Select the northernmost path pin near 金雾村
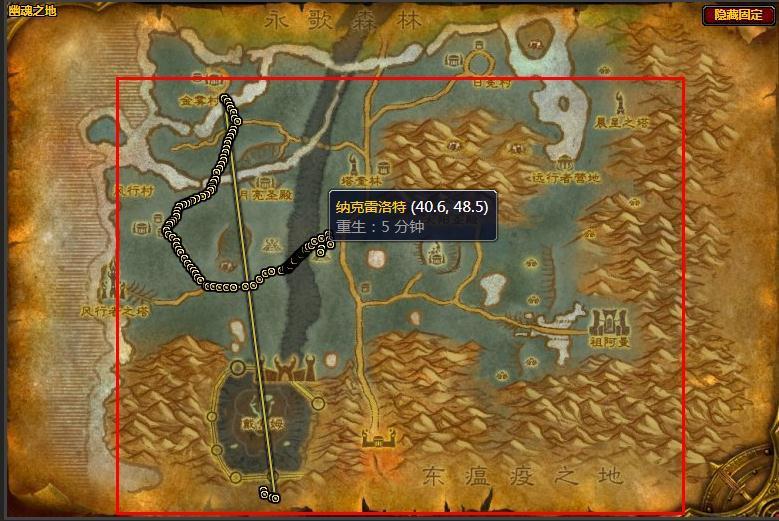 (x=226, y=98)
